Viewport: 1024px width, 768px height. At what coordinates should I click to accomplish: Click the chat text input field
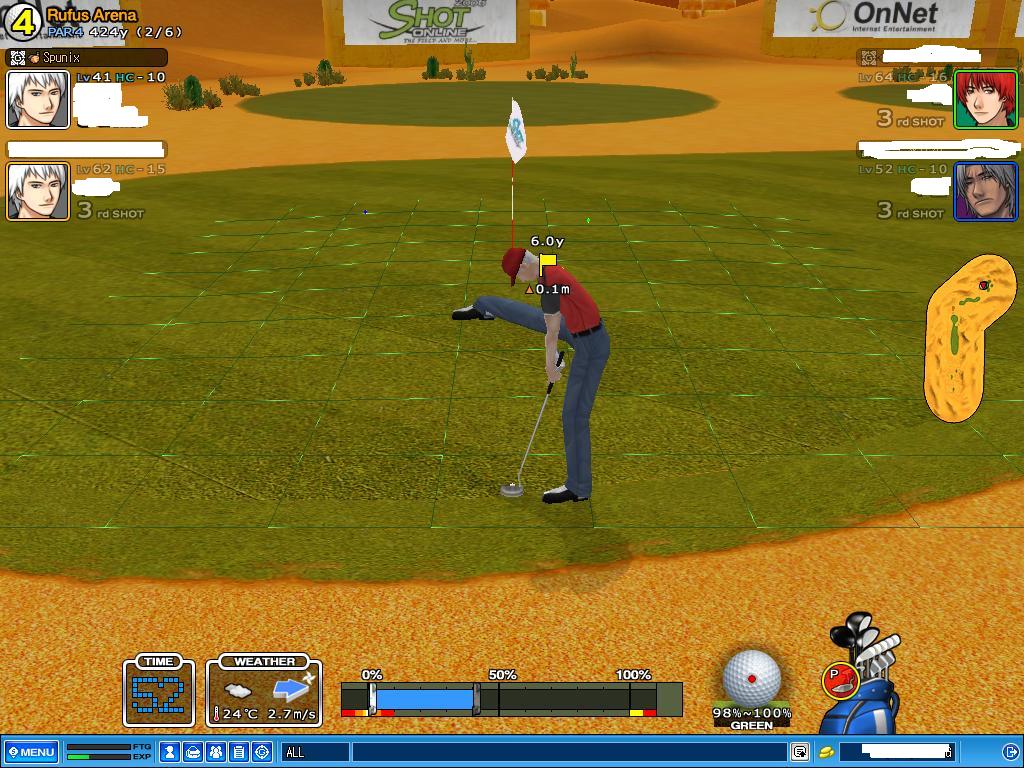coord(570,752)
